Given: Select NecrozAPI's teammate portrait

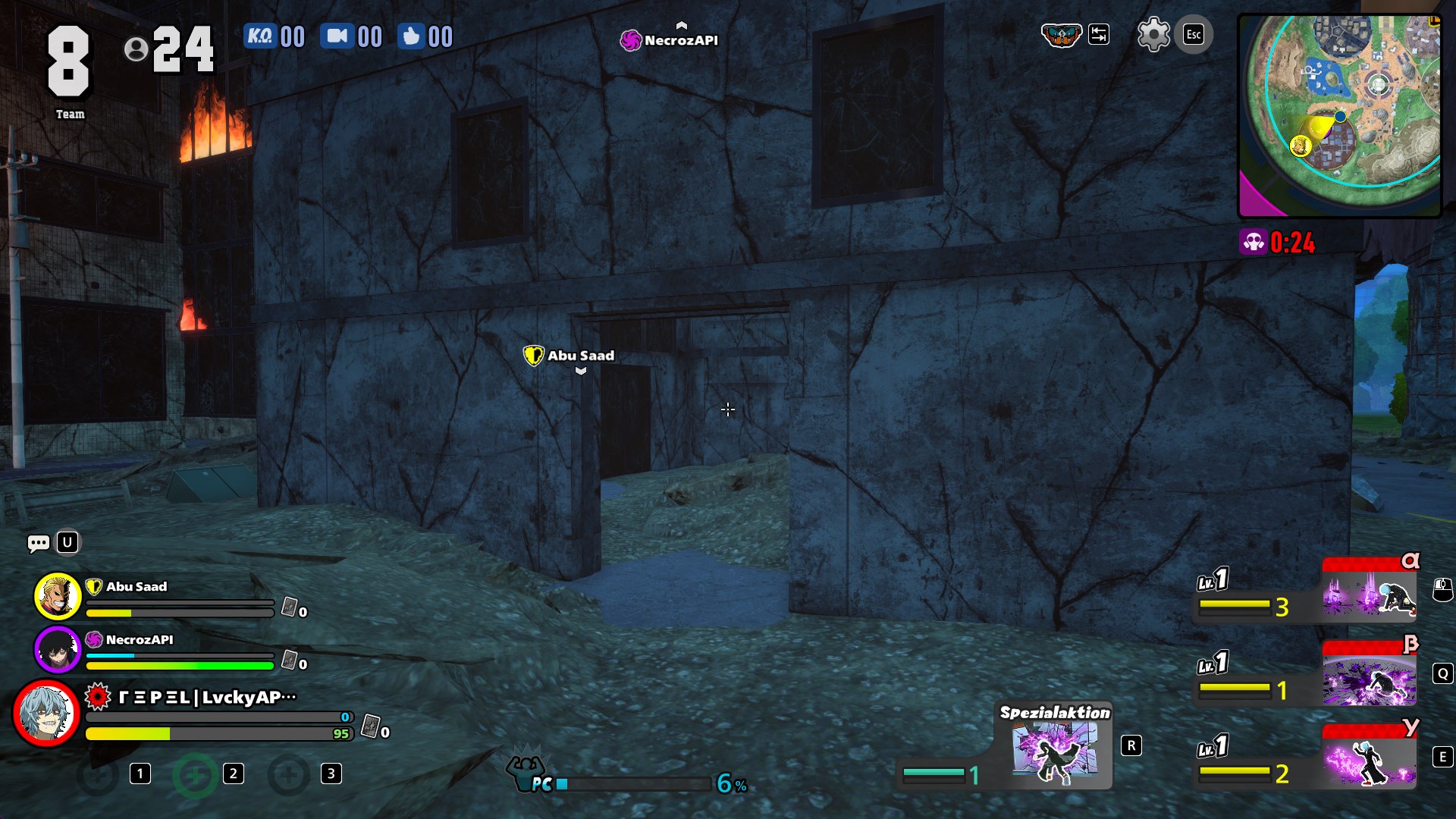Looking at the screenshot, I should [x=58, y=649].
